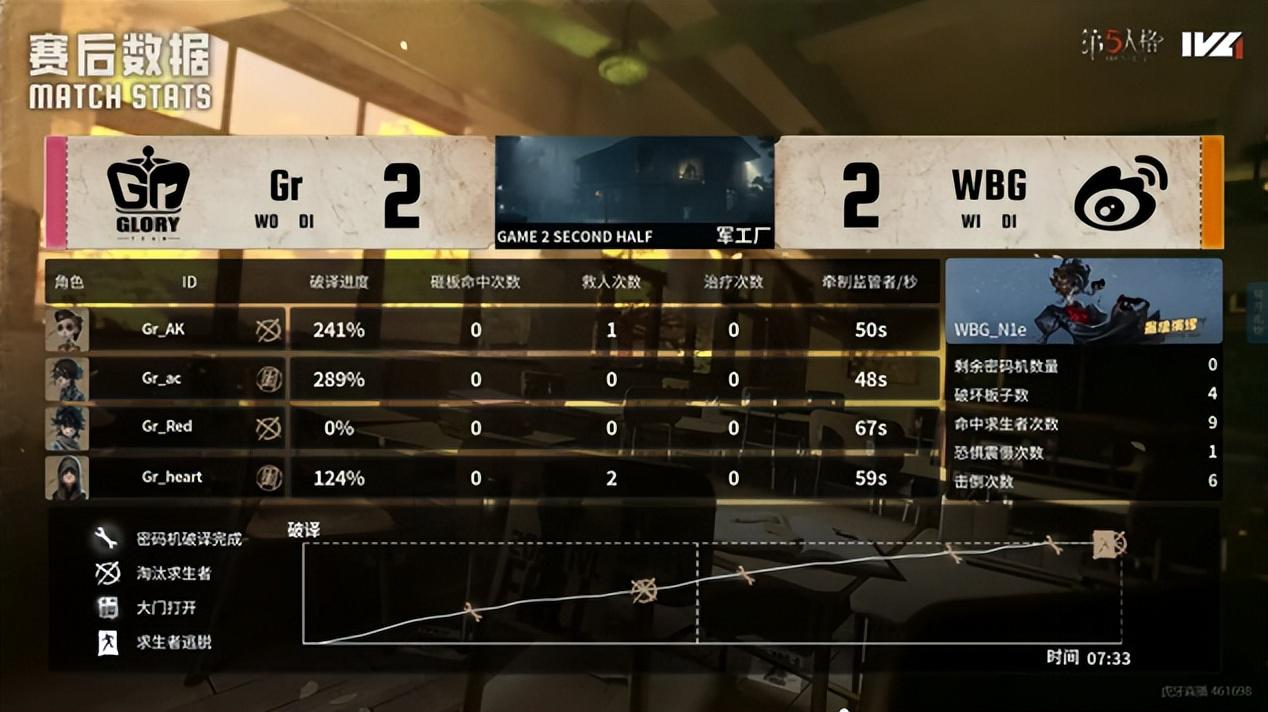Click the WBG Weibo eye logo
1268x712 pixels.
[x=1120, y=193]
